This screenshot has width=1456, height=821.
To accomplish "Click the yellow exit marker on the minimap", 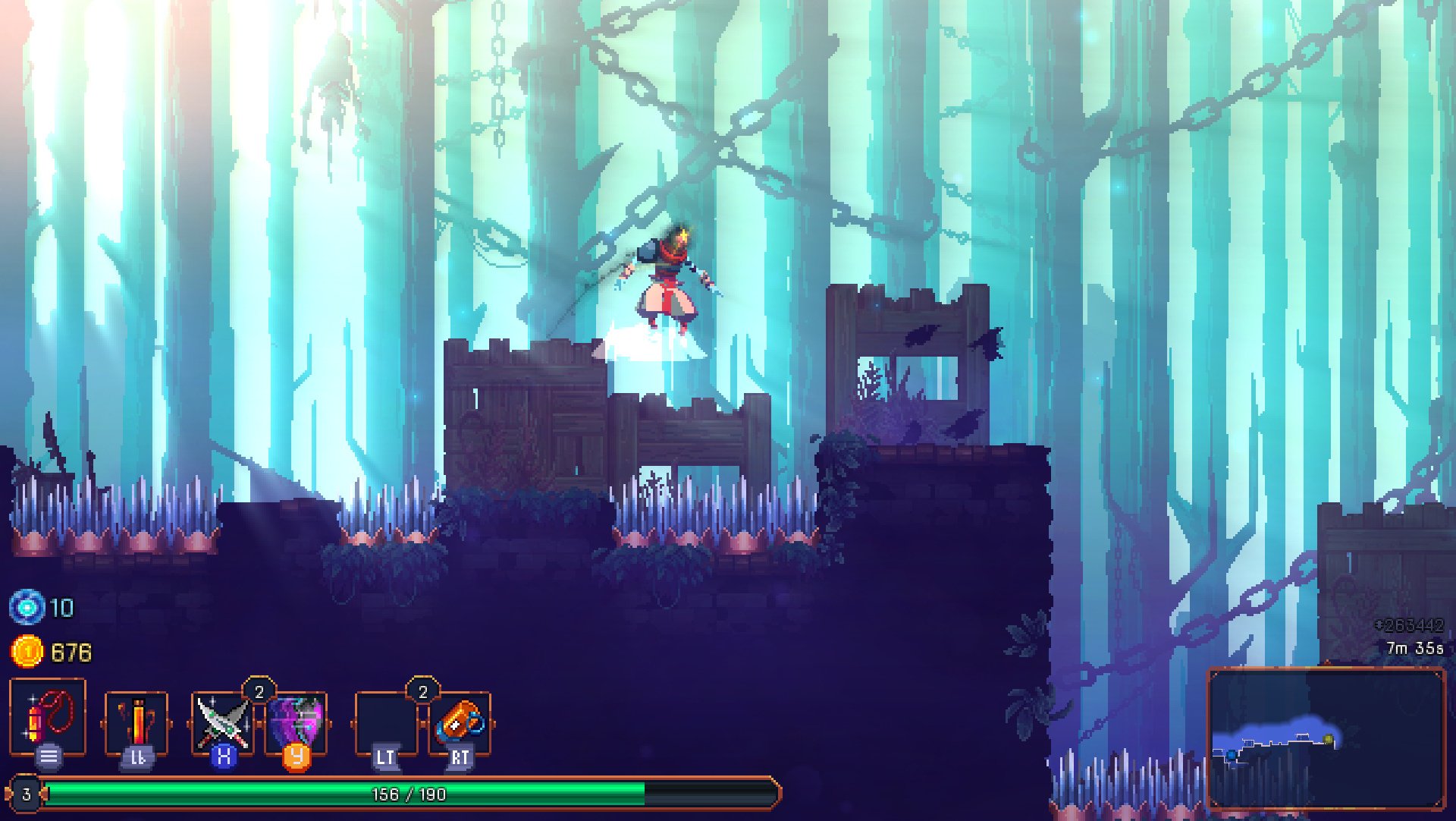I will click(x=1329, y=738).
